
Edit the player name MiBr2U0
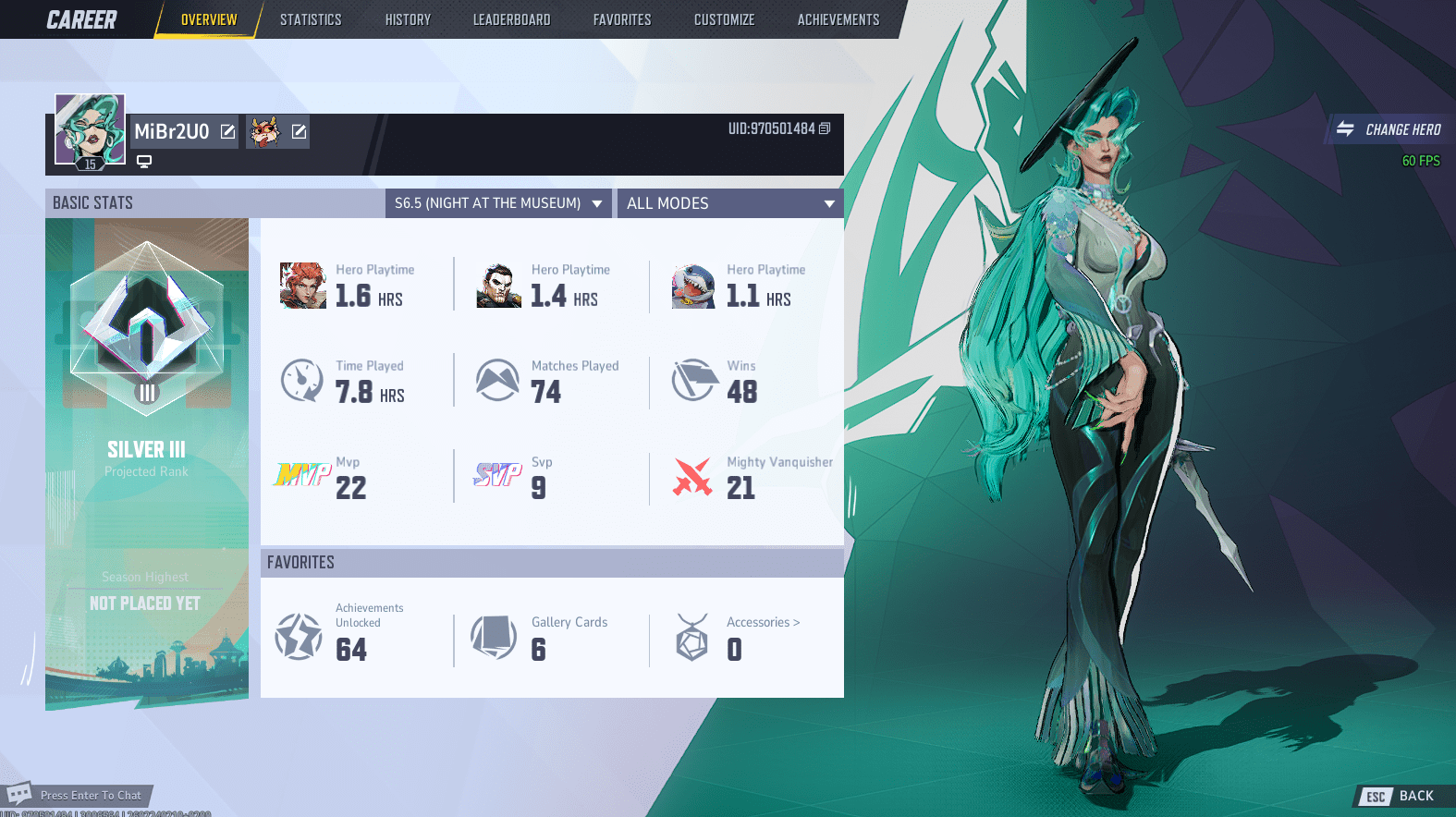226,131
